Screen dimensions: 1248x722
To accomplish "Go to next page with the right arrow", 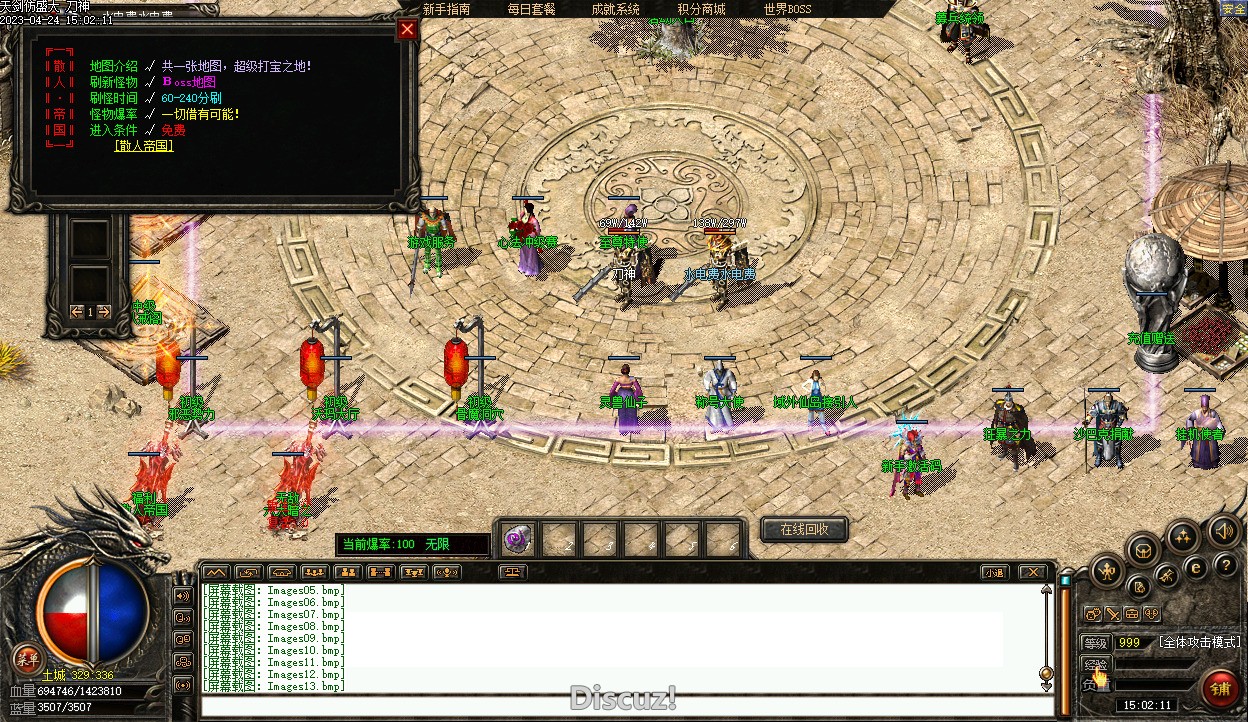I will point(105,312).
